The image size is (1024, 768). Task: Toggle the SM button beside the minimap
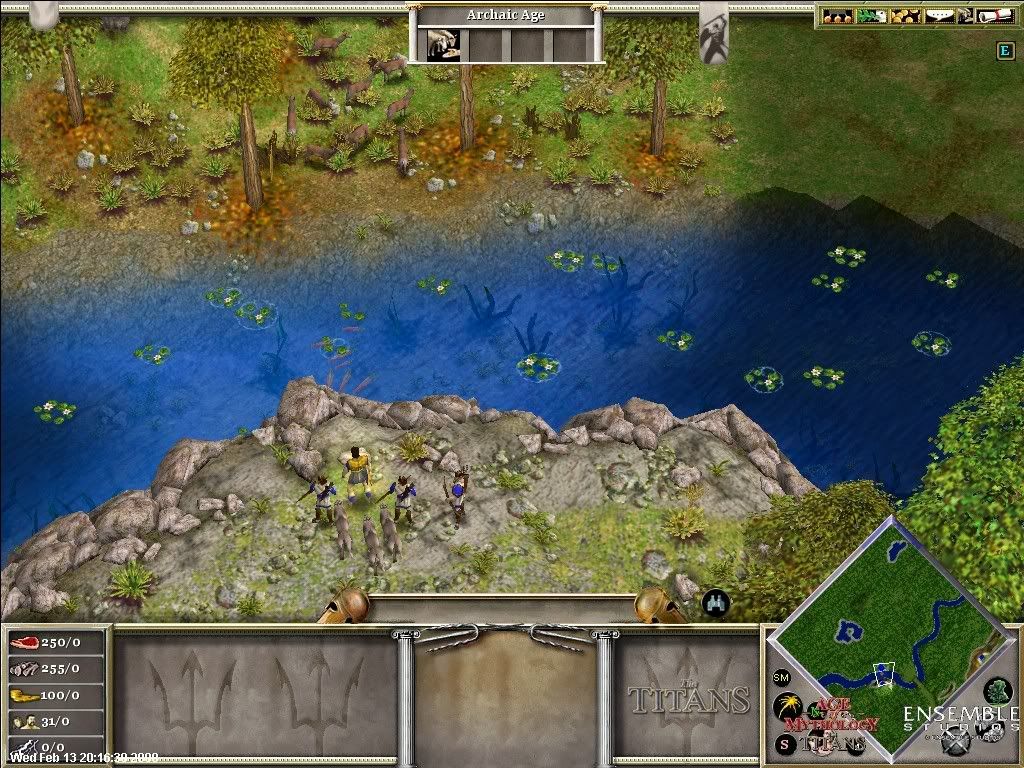781,678
